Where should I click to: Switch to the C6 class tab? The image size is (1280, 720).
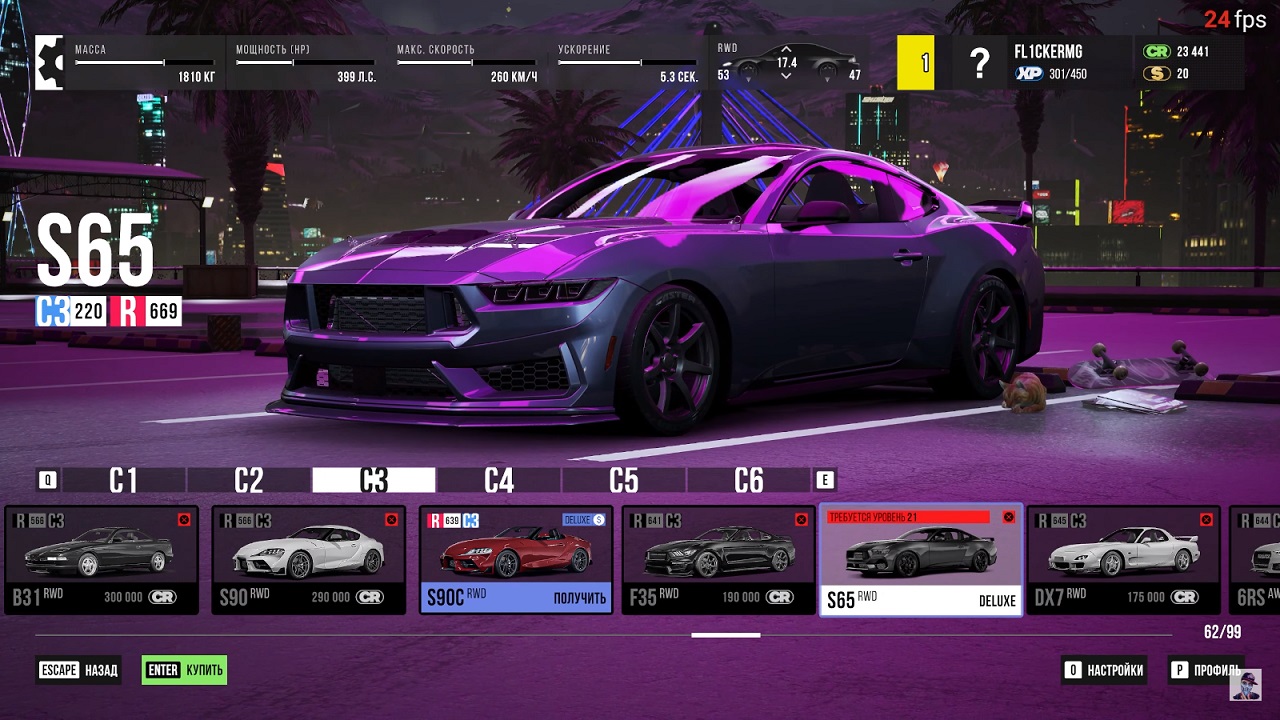(748, 481)
